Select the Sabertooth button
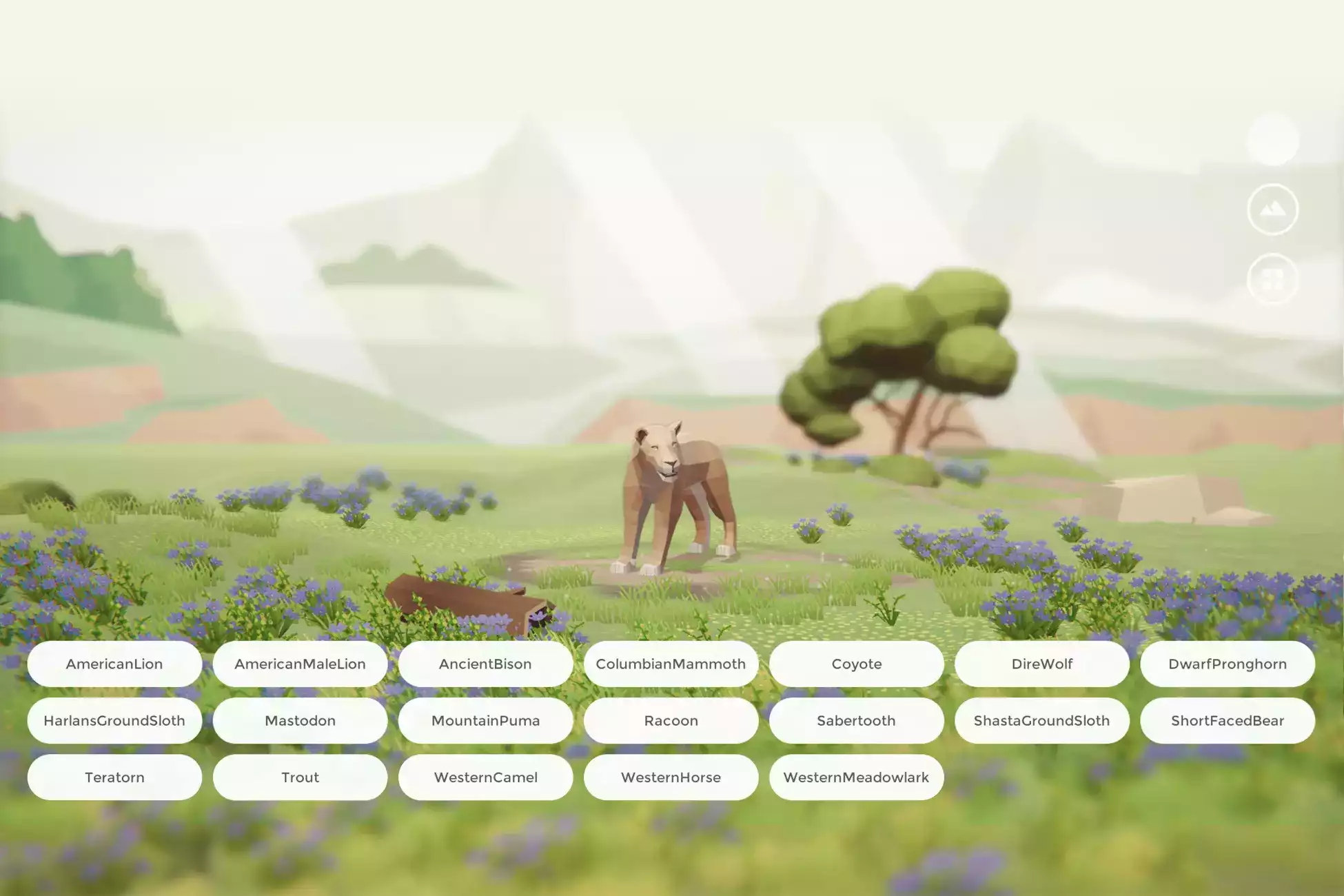Image resolution: width=1344 pixels, height=896 pixels. (x=856, y=720)
